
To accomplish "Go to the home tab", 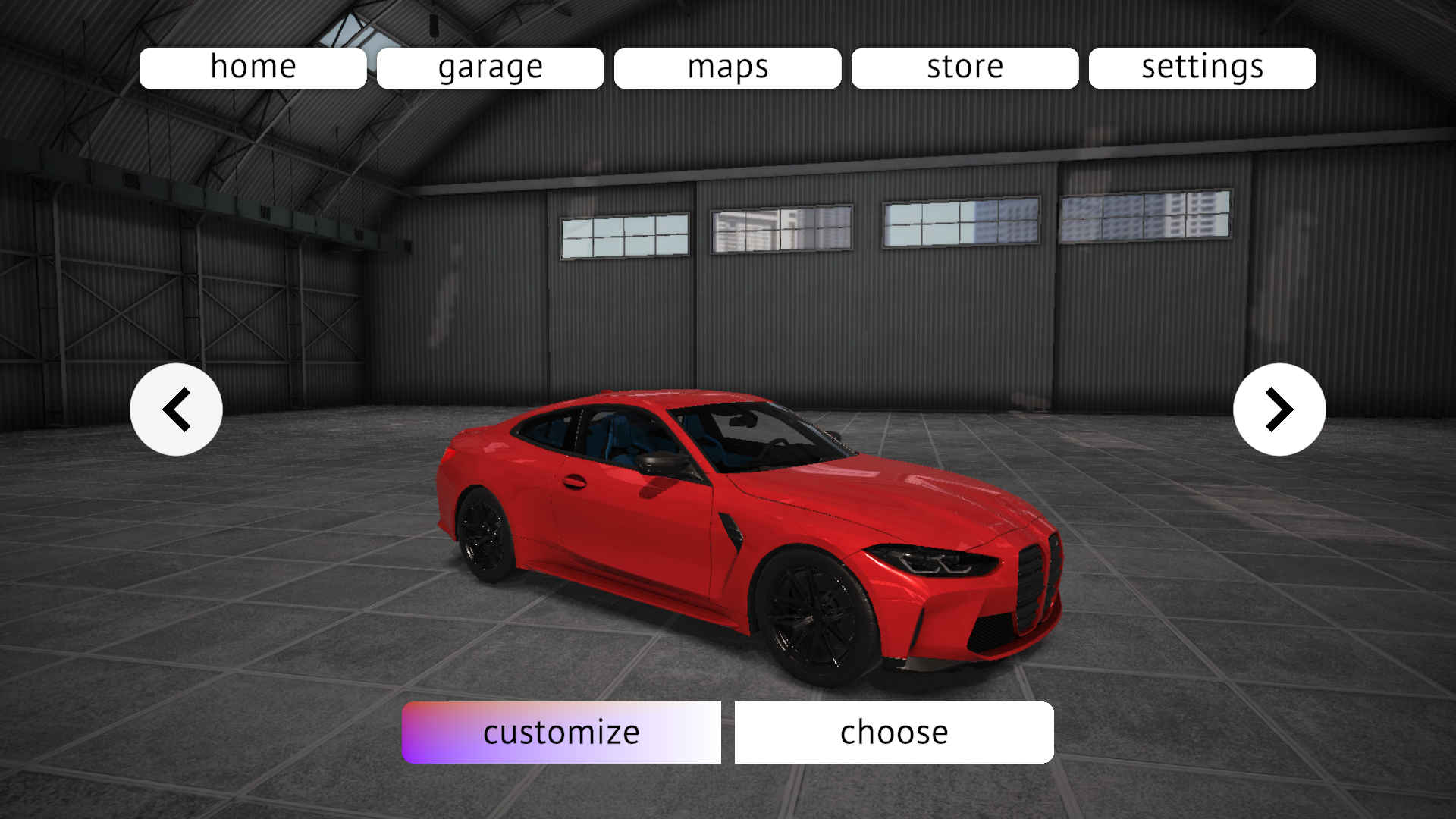I will [x=253, y=68].
